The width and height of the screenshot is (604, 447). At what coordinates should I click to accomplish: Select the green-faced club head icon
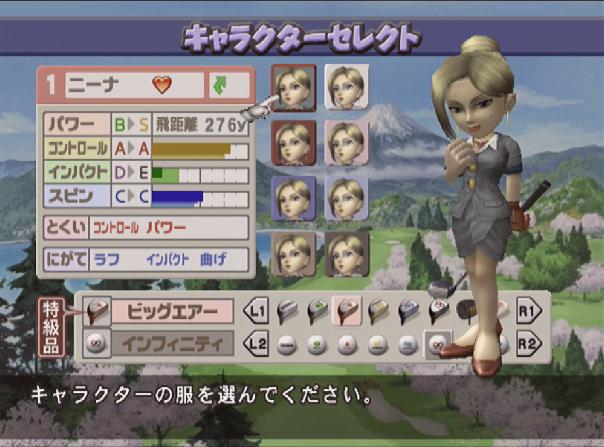pyautogui.click(x=315, y=311)
